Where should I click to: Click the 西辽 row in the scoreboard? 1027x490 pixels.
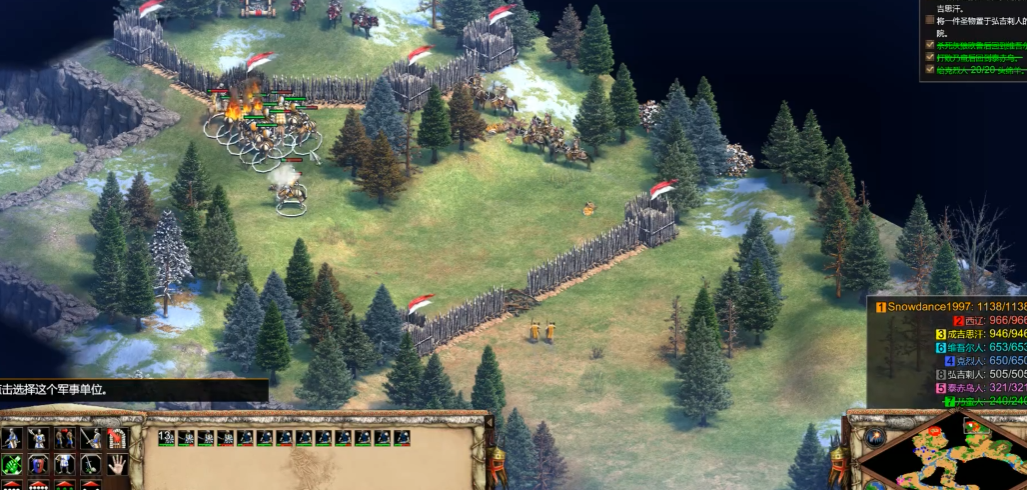(x=980, y=321)
